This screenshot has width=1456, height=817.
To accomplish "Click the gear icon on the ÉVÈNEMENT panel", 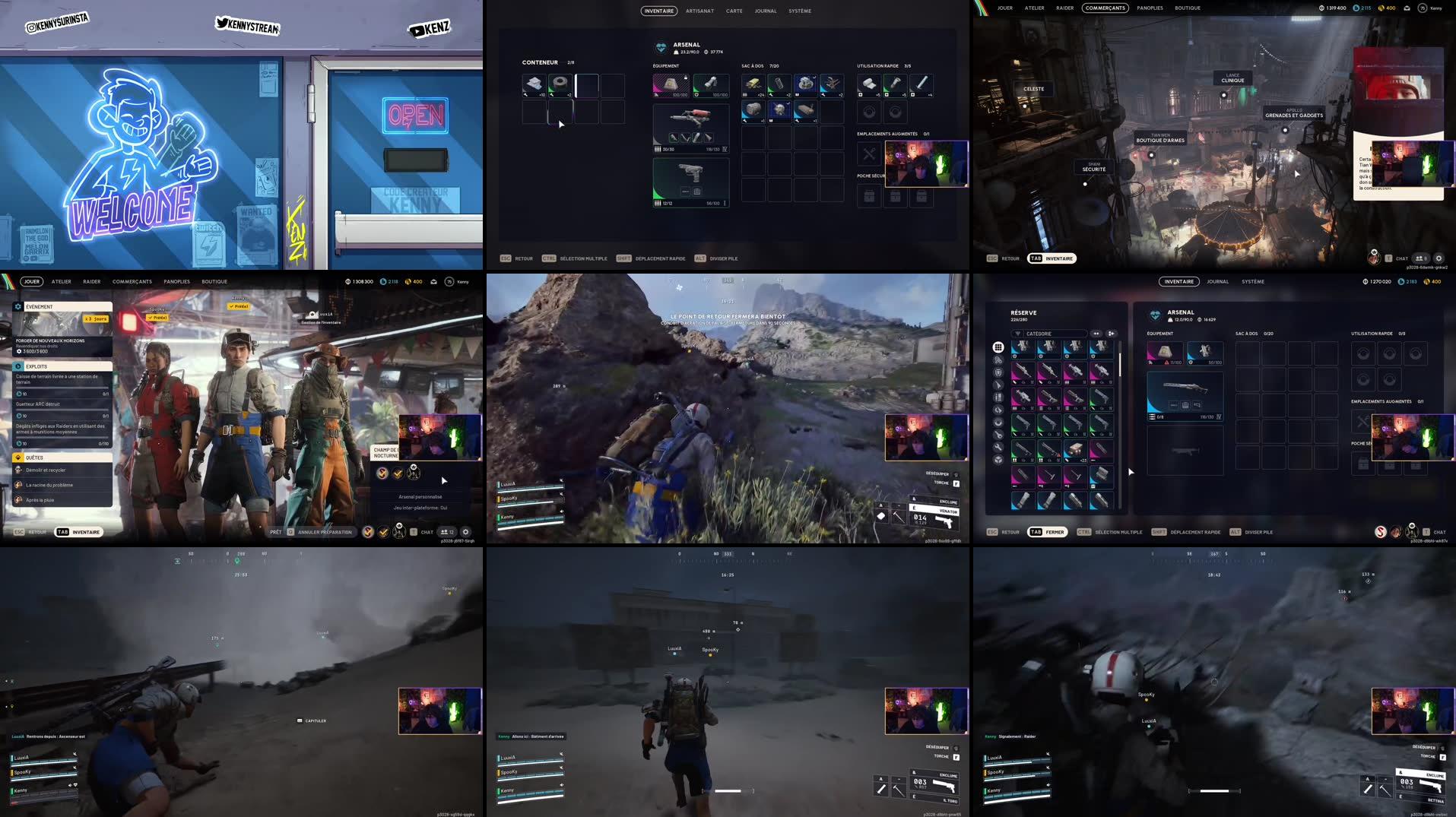I will 17,306.
